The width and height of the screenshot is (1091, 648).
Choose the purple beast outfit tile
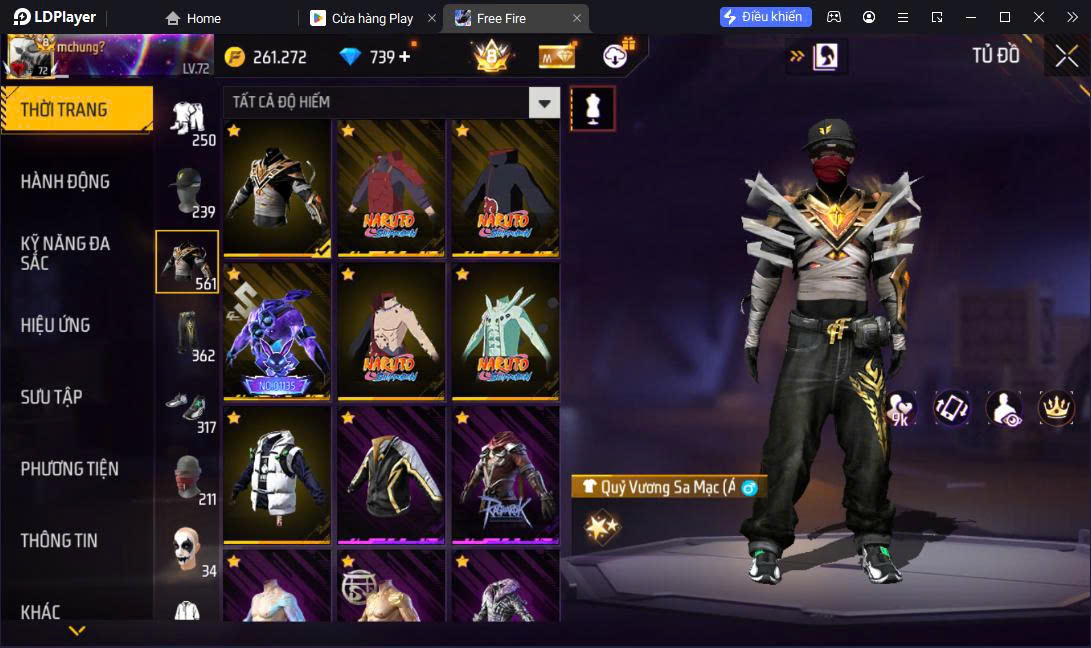click(x=277, y=331)
